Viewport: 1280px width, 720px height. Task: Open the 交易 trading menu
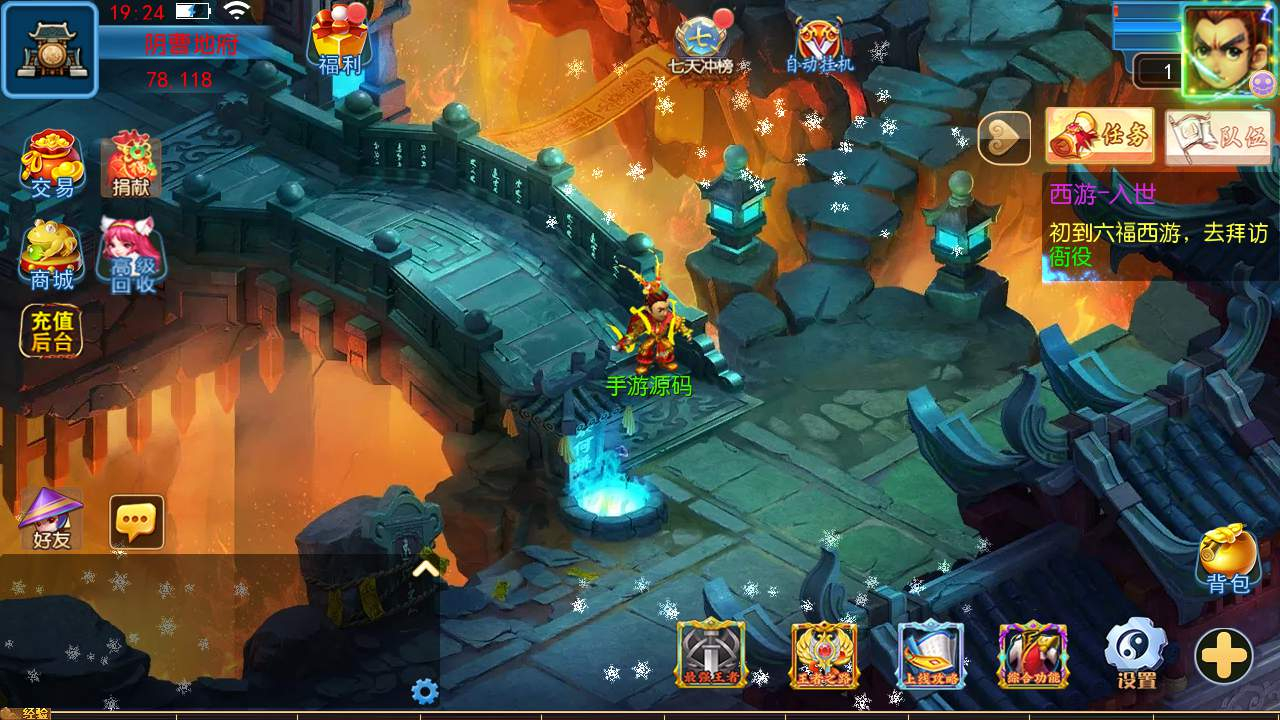pos(52,163)
